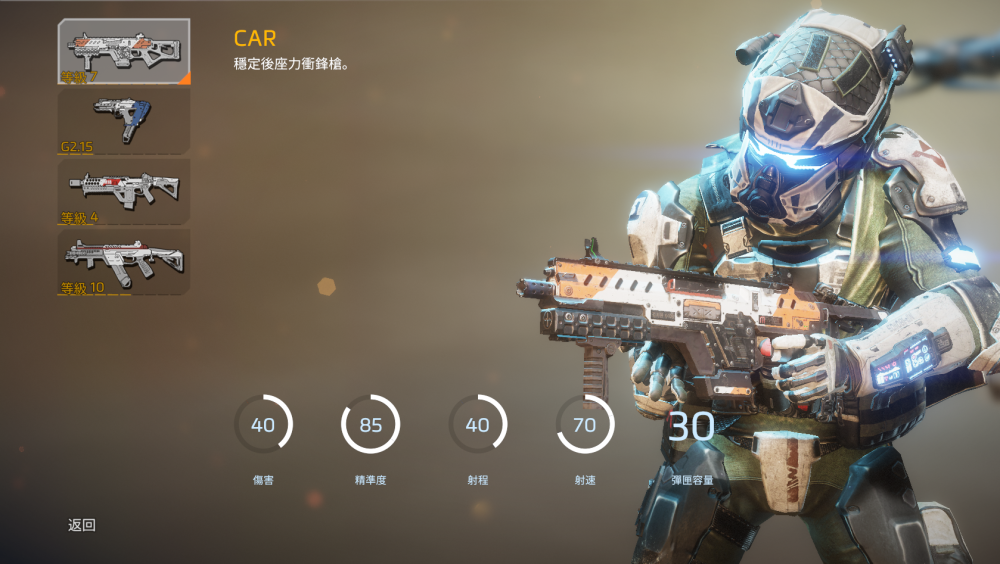Select the submachine gun tile marked 等級 10
The height and width of the screenshot is (564, 1000).
(x=124, y=261)
